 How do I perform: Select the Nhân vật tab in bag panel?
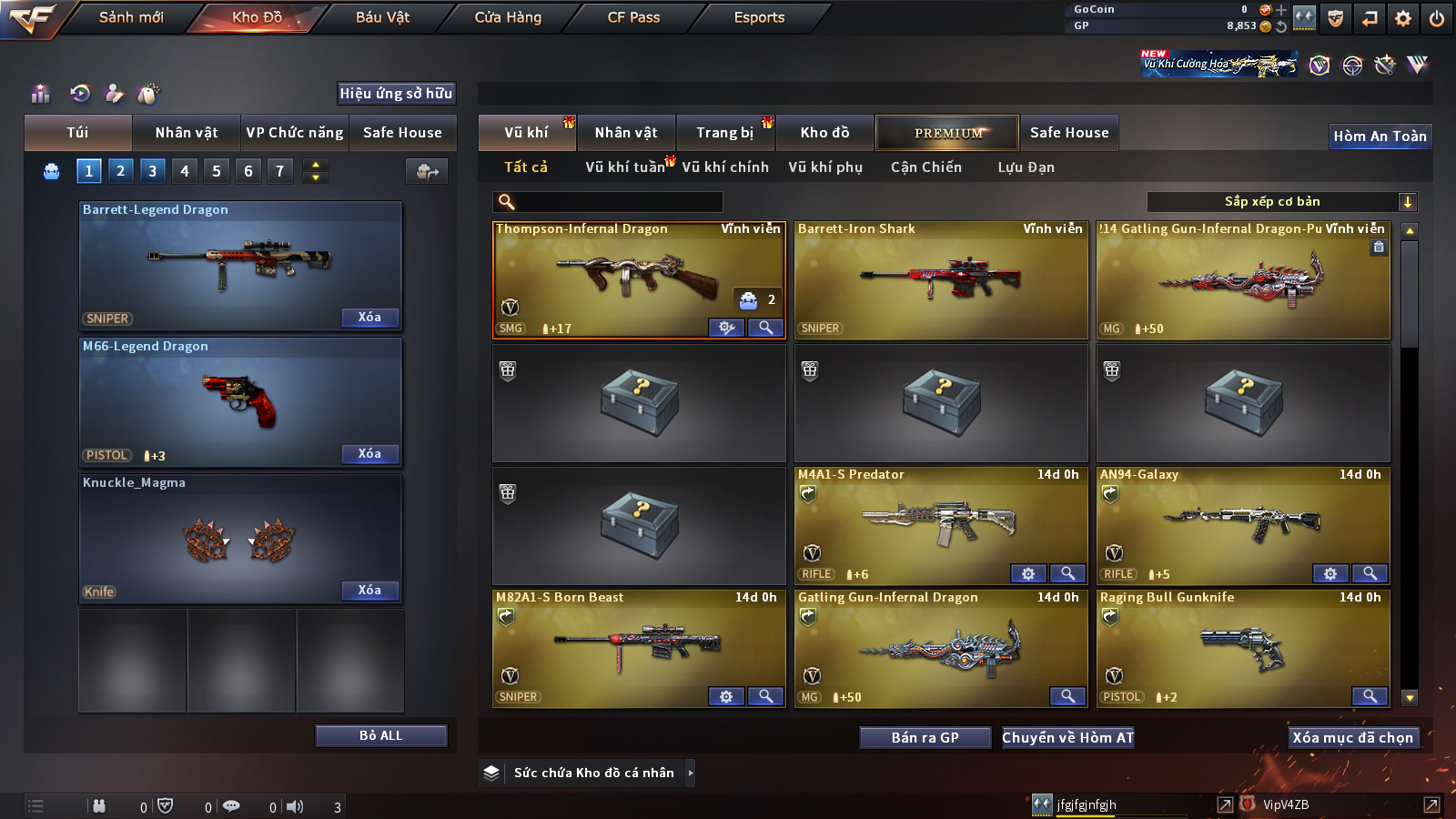[187, 133]
